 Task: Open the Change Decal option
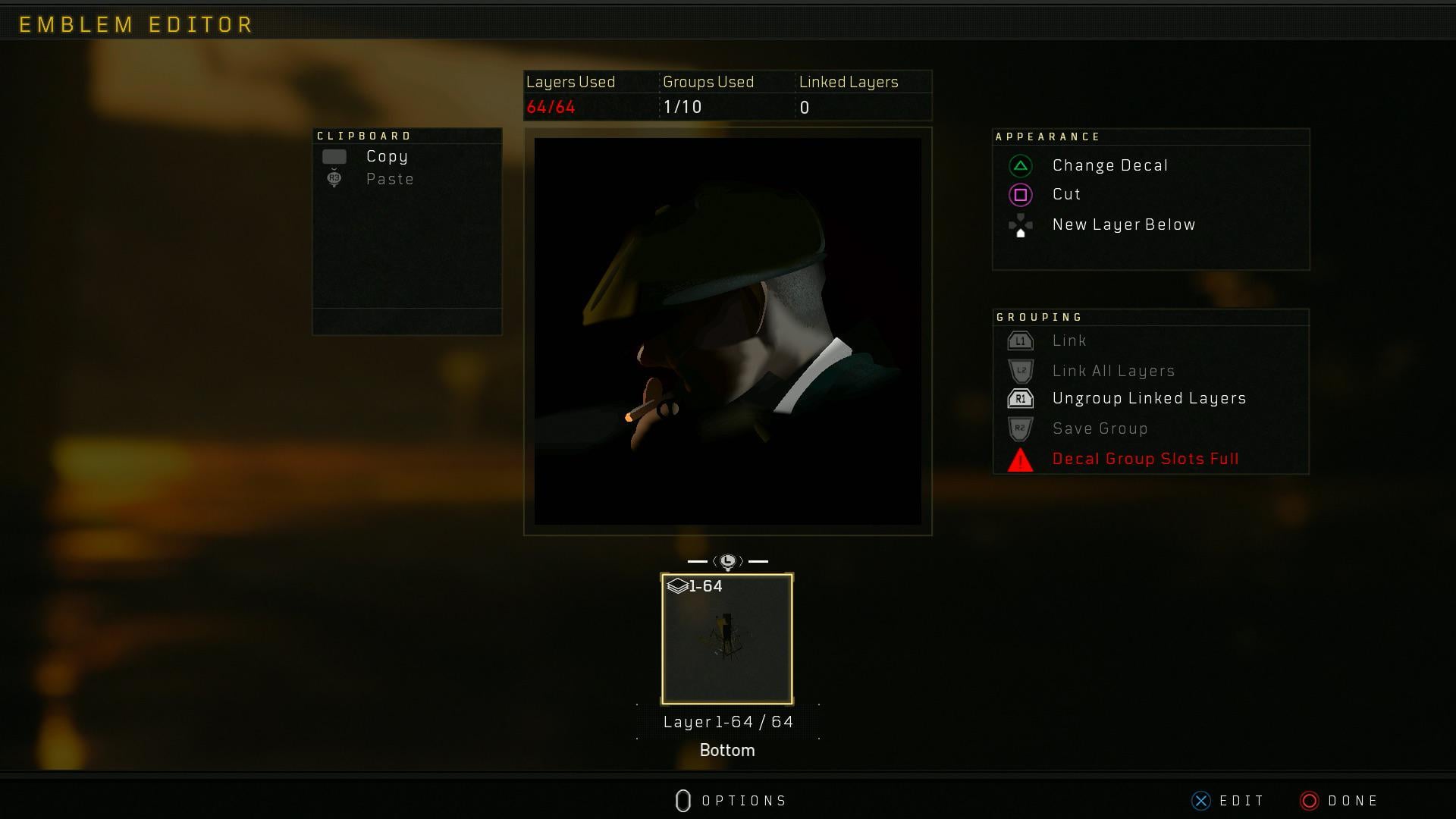[x=1109, y=165]
